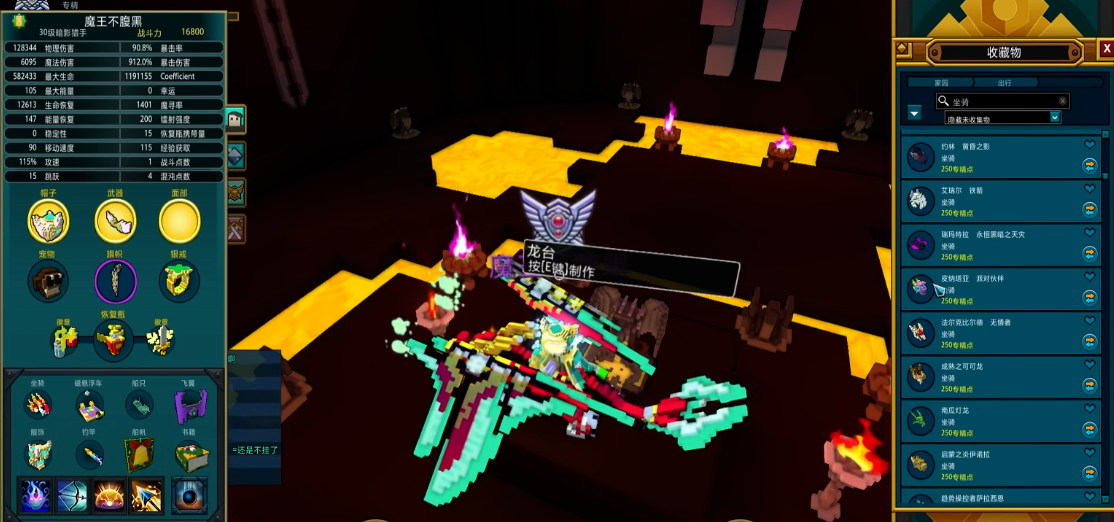Click the swap arrows on 瑞玛特拉 mount
The image size is (1114, 522).
(1090, 253)
